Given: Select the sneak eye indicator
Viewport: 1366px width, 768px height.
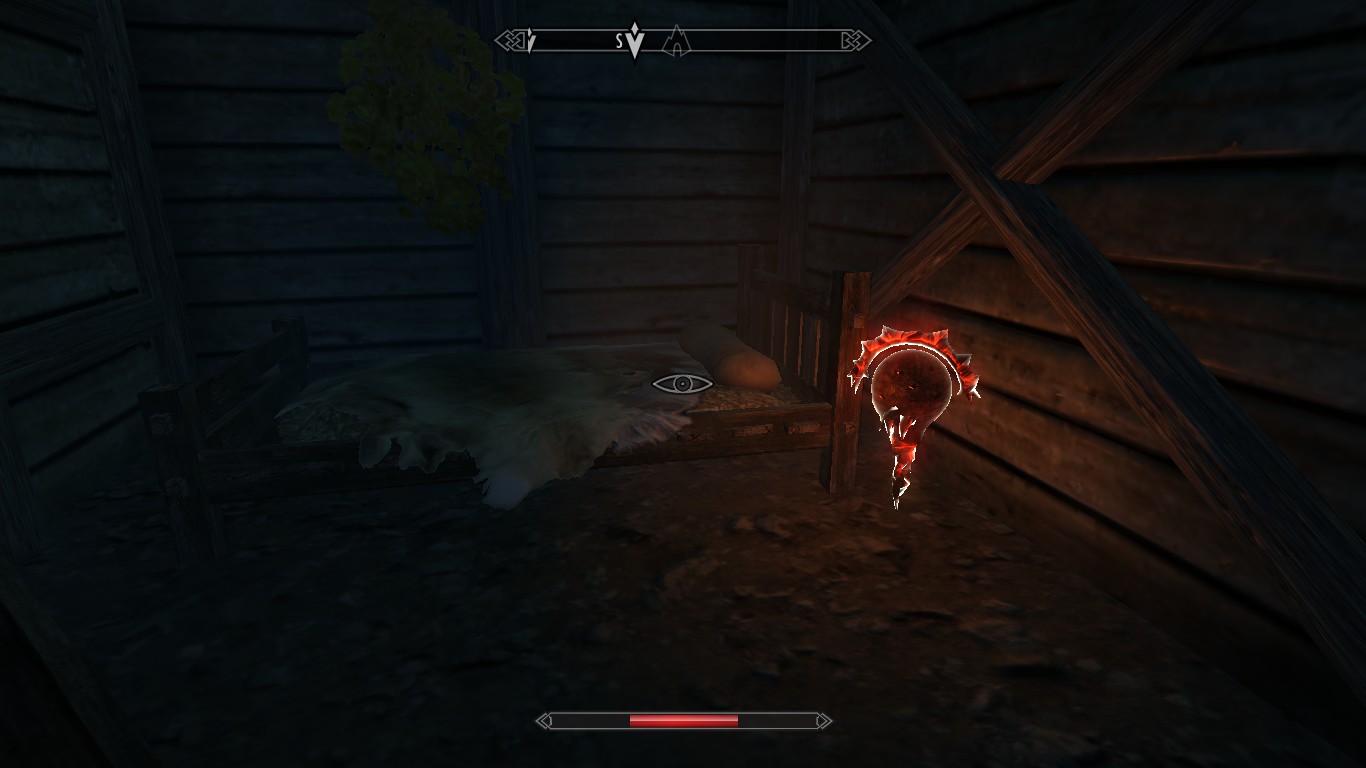Looking at the screenshot, I should coord(682,384).
